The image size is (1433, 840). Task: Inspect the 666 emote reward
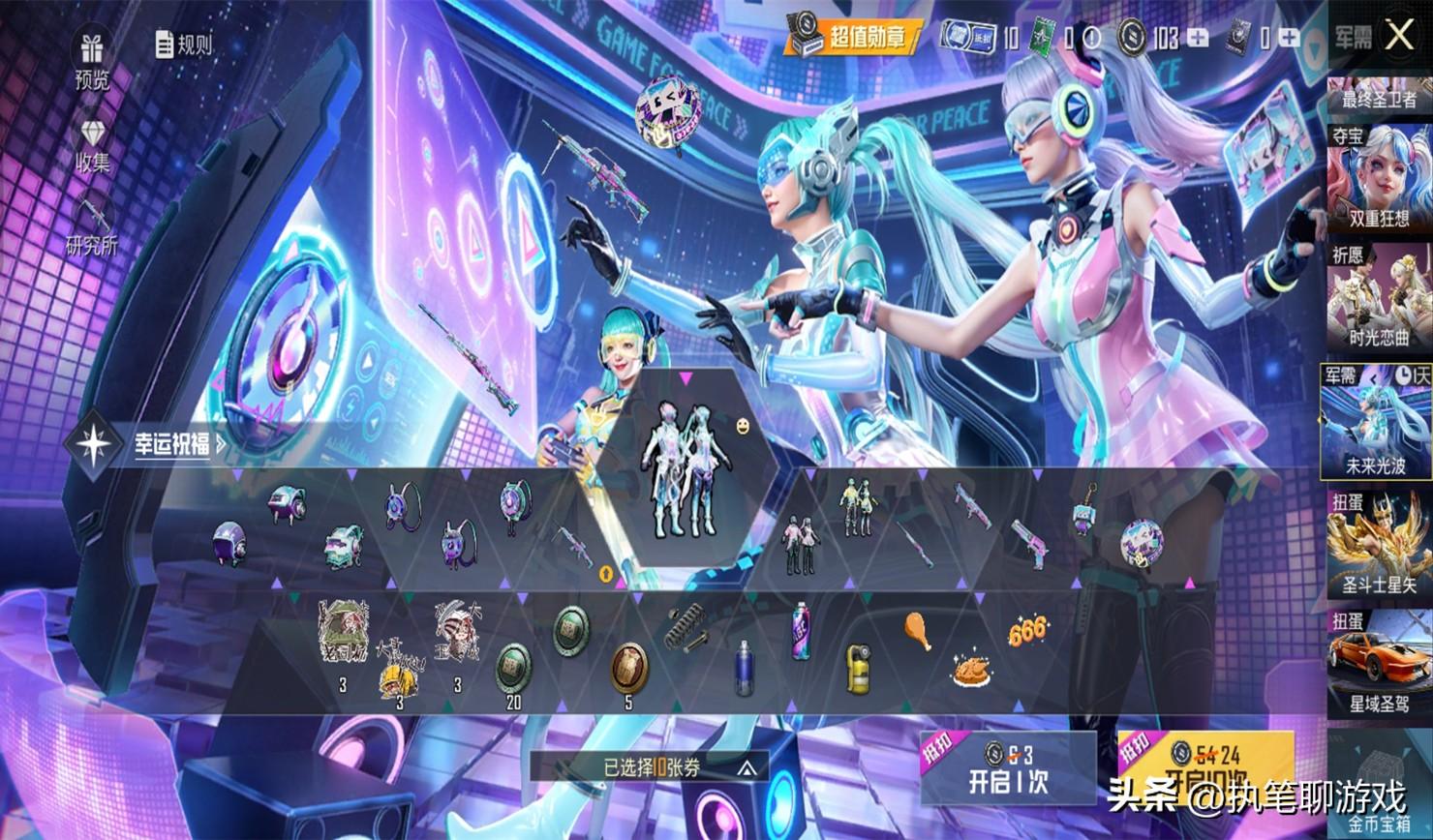point(1027,632)
